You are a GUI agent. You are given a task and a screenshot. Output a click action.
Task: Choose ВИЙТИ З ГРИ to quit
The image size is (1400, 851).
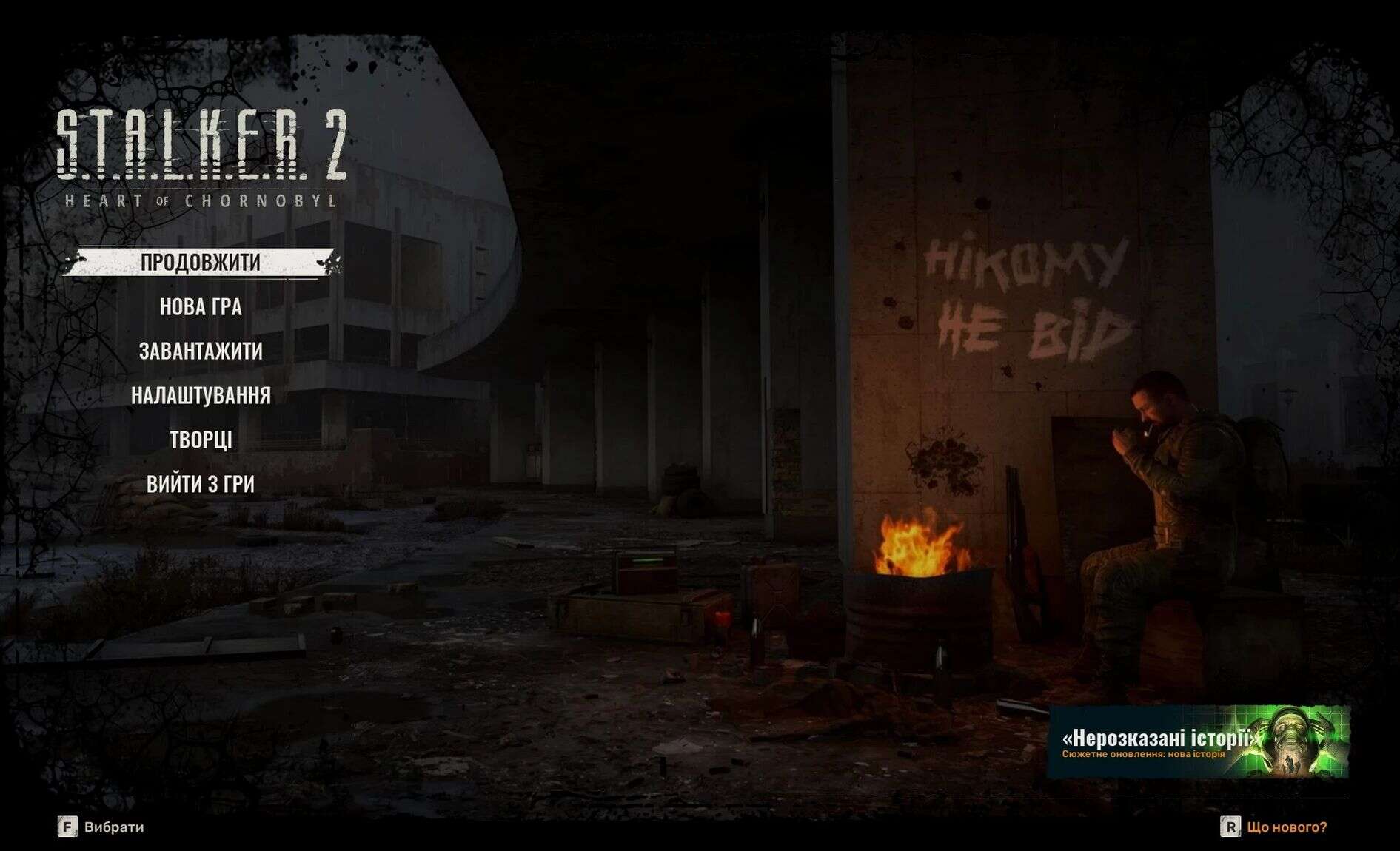tap(201, 484)
